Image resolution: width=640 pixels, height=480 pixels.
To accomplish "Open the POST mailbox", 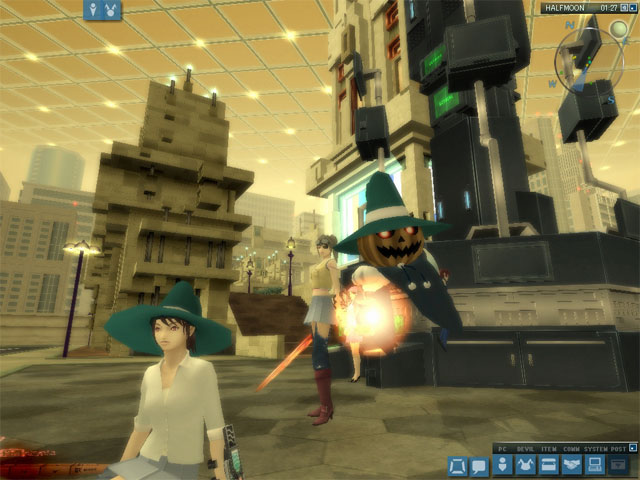I will [618, 465].
